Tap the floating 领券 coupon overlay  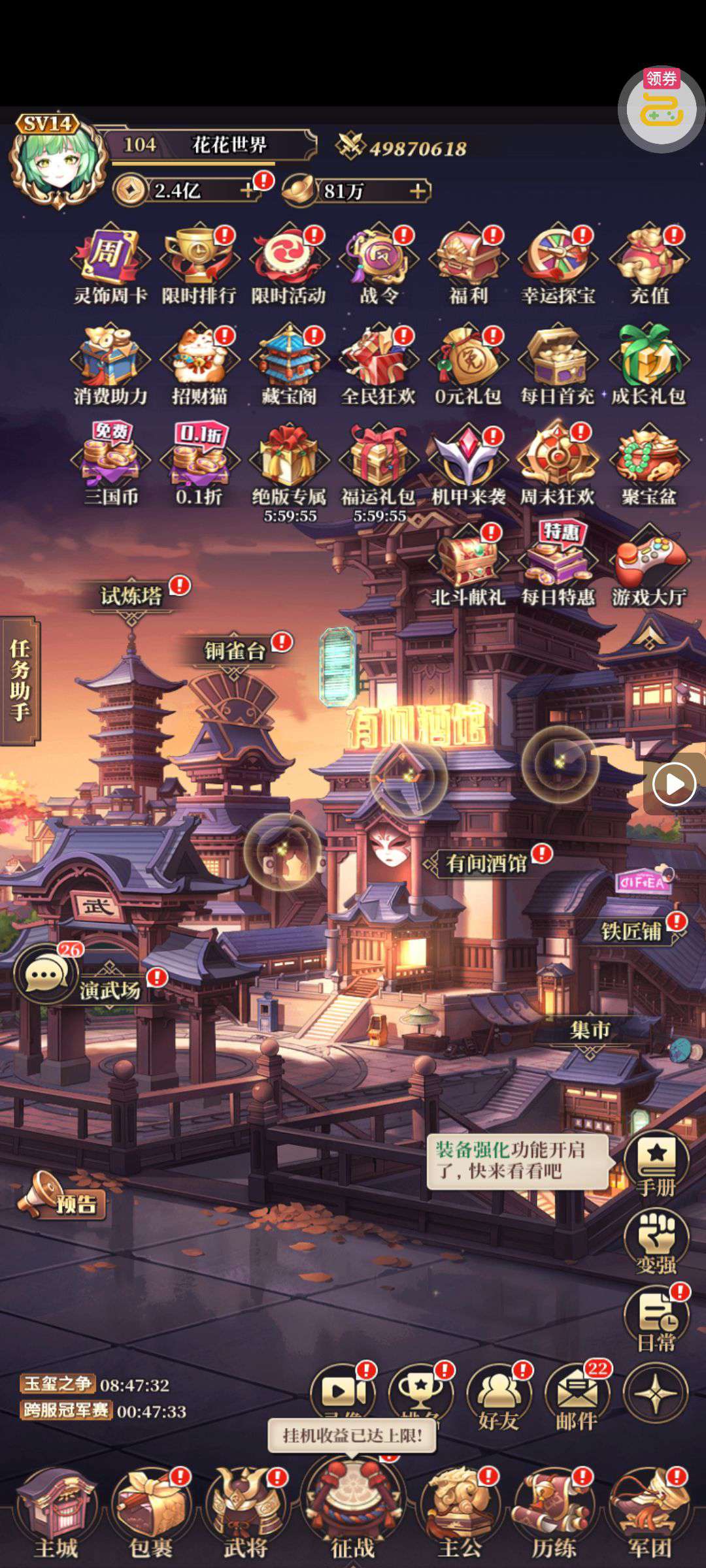[x=661, y=109]
